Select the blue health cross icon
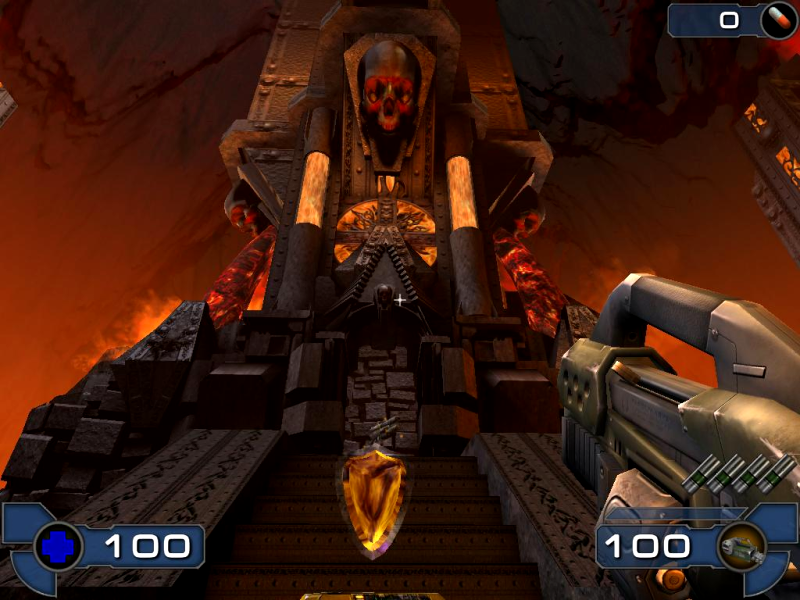This screenshot has width=800, height=600. pyautogui.click(x=57, y=546)
